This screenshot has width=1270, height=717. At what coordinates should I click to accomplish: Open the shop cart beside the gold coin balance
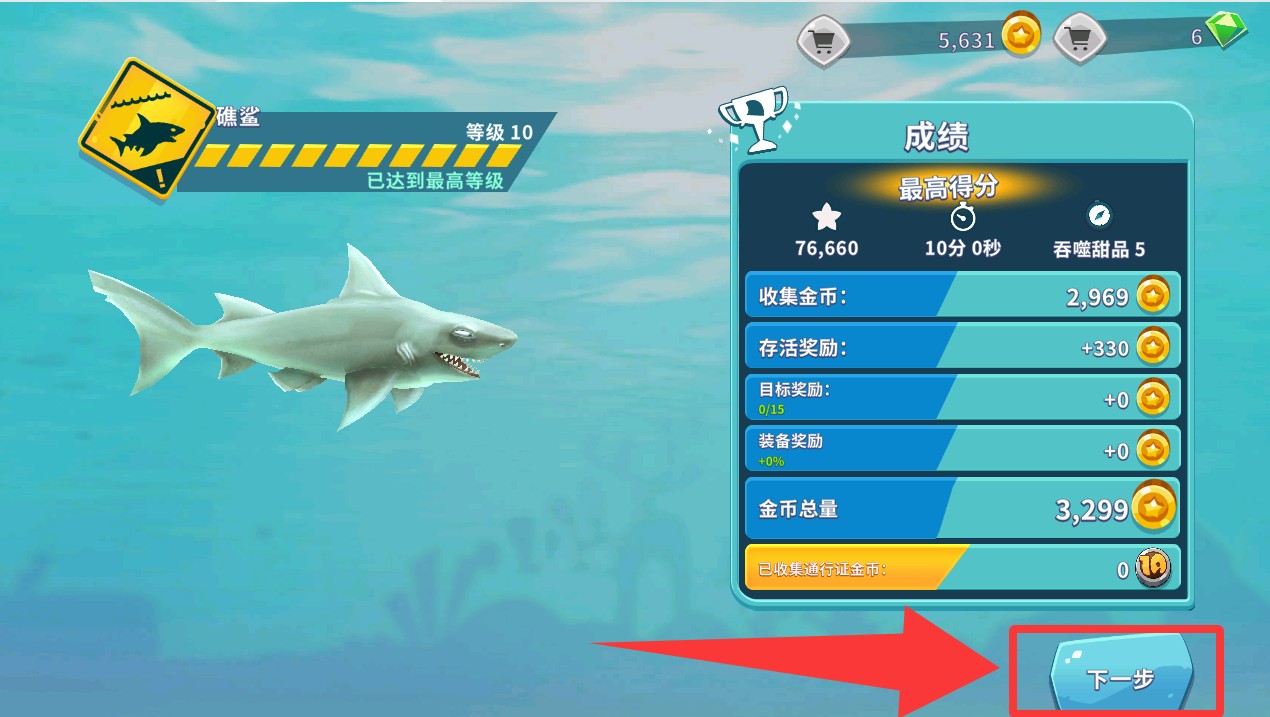coord(823,41)
